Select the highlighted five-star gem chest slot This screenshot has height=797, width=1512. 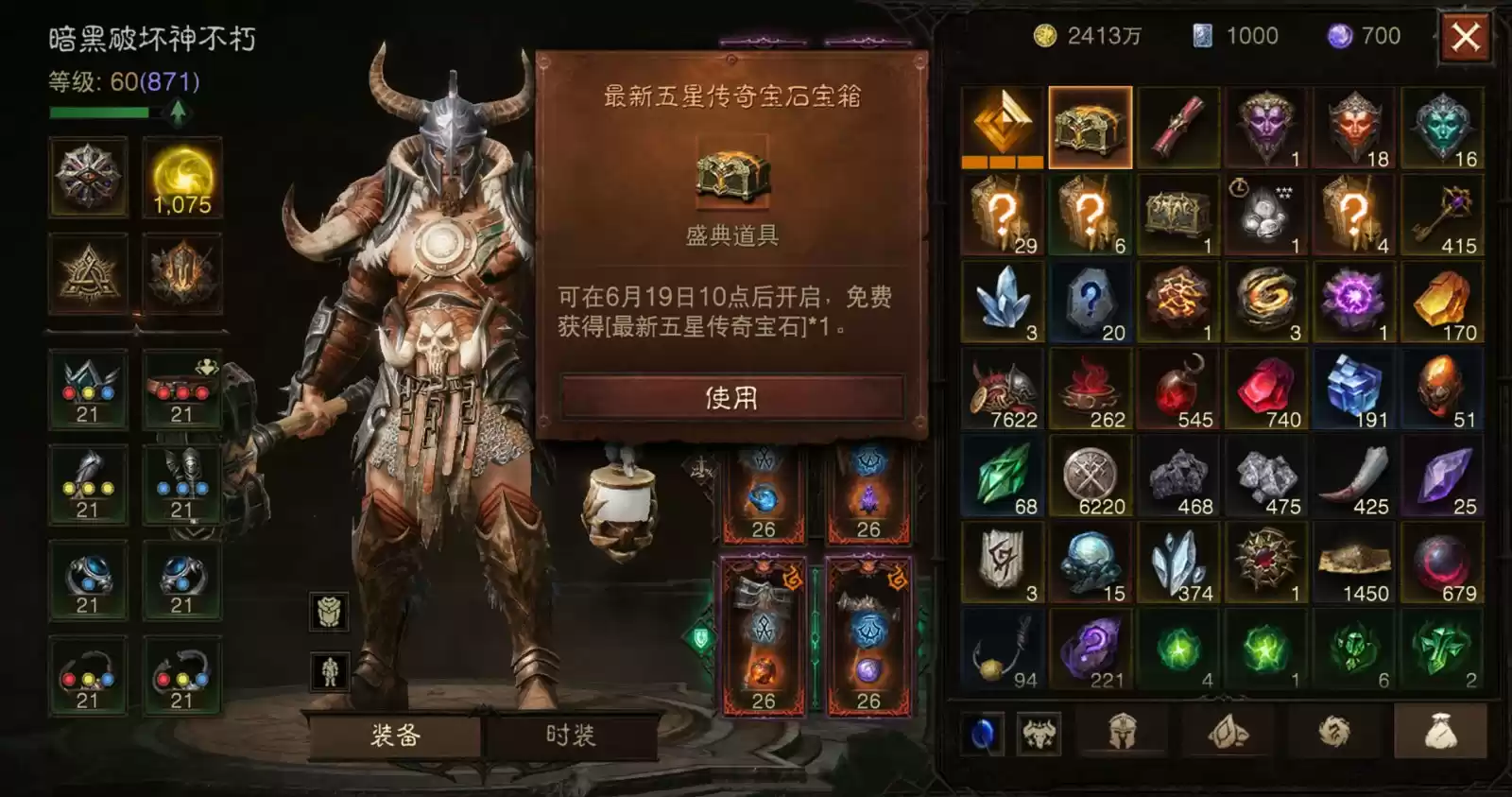click(x=1092, y=126)
